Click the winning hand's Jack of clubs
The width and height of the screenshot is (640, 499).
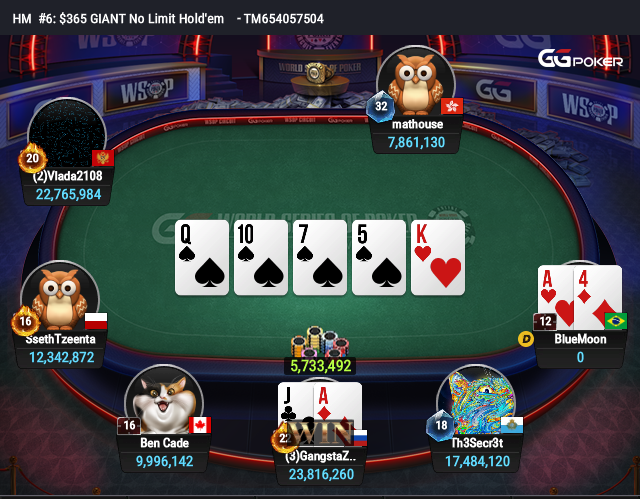295,407
